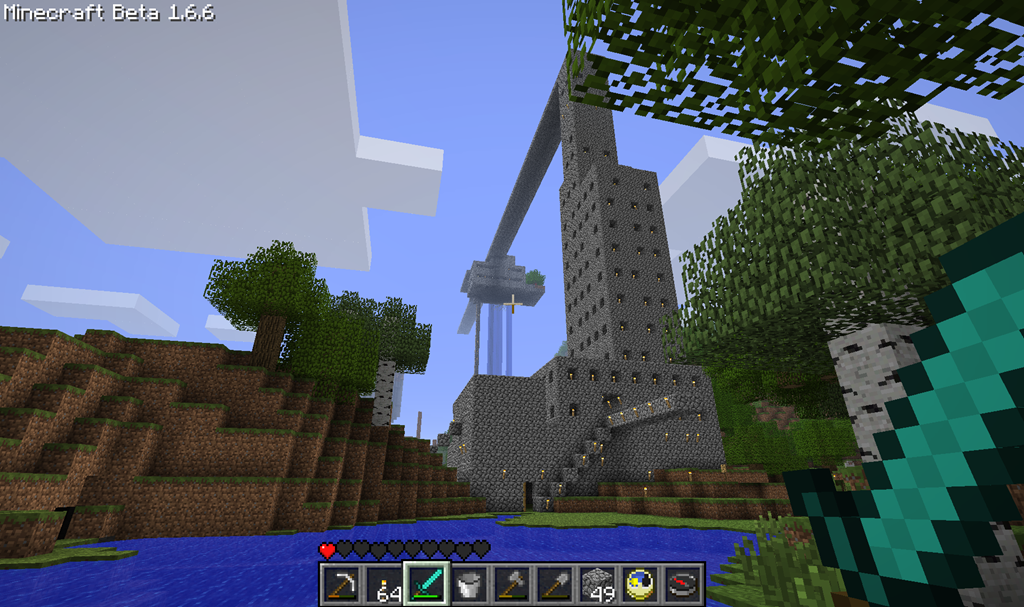Pick the empty bucket in hotbar

tap(468, 583)
